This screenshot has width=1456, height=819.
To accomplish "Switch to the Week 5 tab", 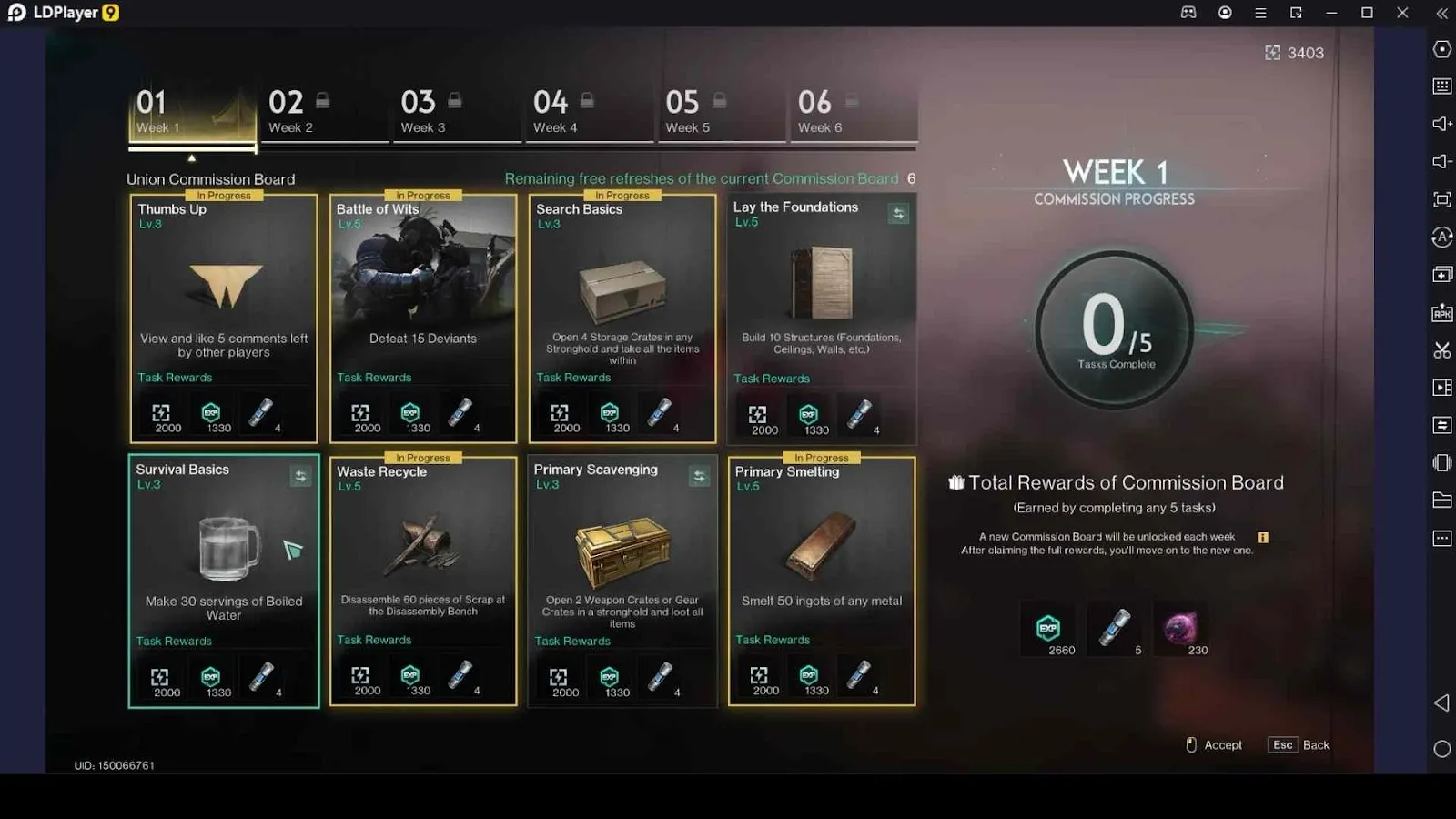I will pos(720,113).
